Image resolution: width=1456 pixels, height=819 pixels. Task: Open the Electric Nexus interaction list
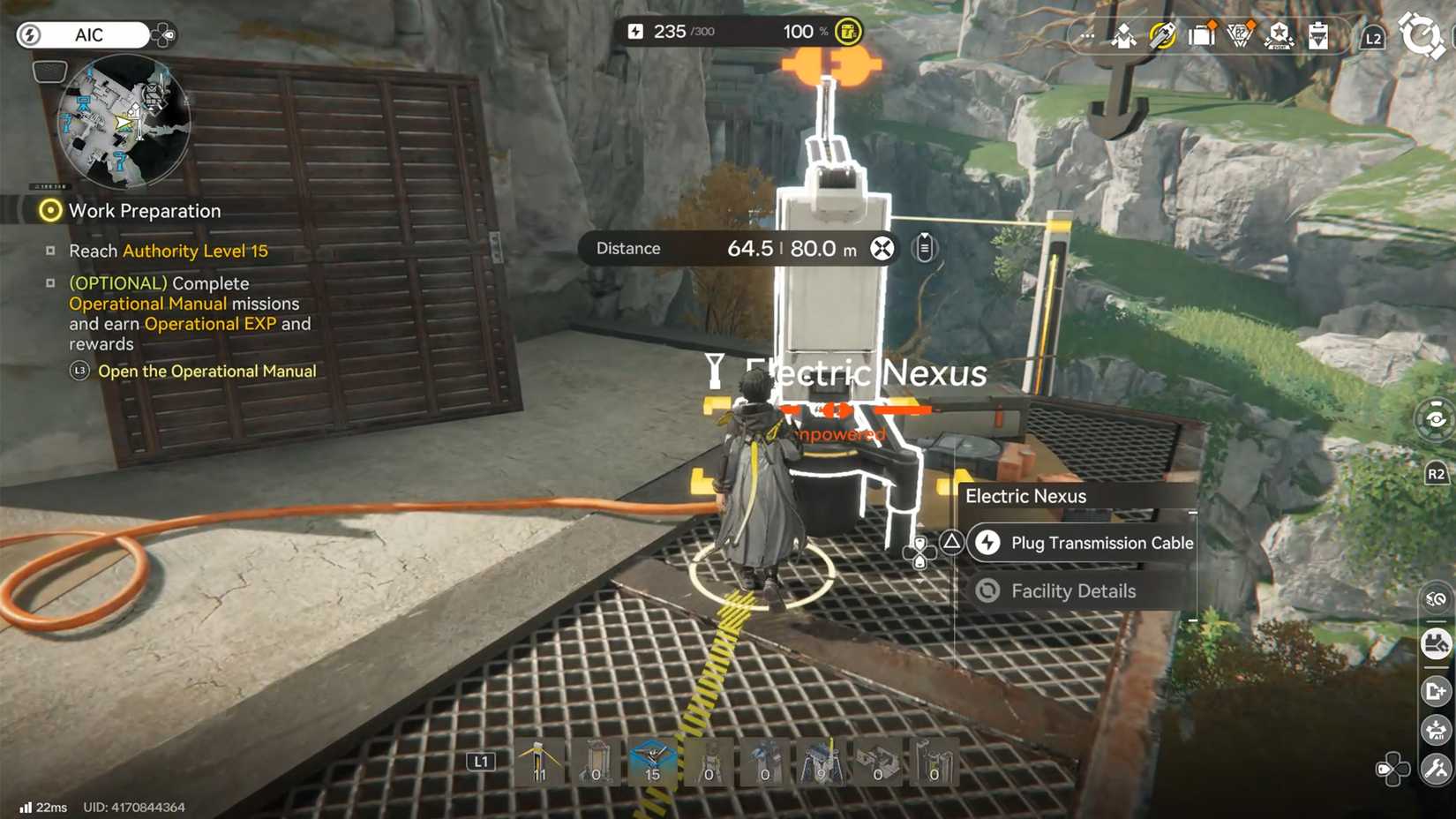coord(1026,496)
